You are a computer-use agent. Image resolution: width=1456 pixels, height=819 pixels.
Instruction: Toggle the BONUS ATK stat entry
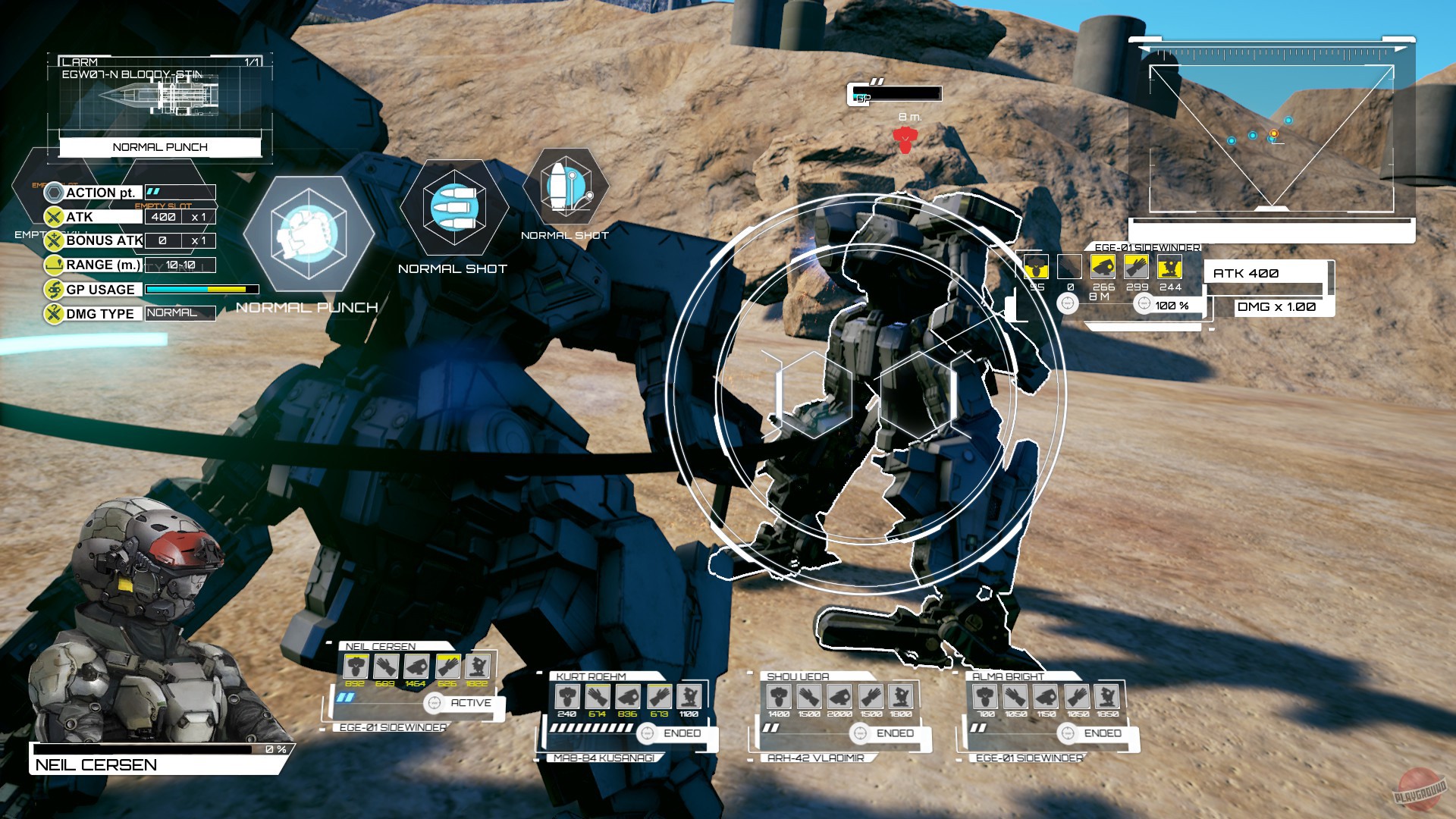(x=102, y=240)
